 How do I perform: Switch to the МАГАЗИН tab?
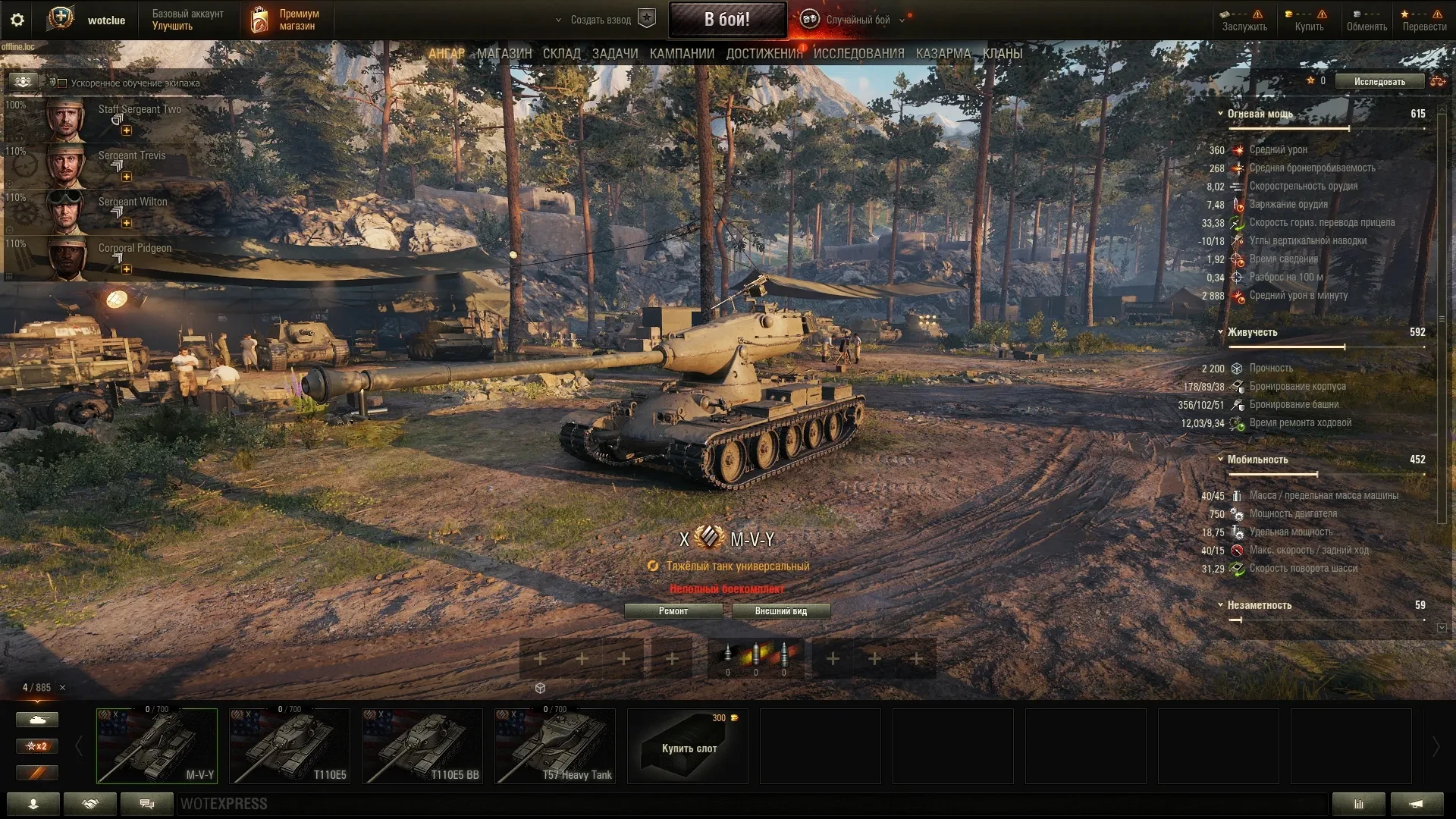coord(504,54)
